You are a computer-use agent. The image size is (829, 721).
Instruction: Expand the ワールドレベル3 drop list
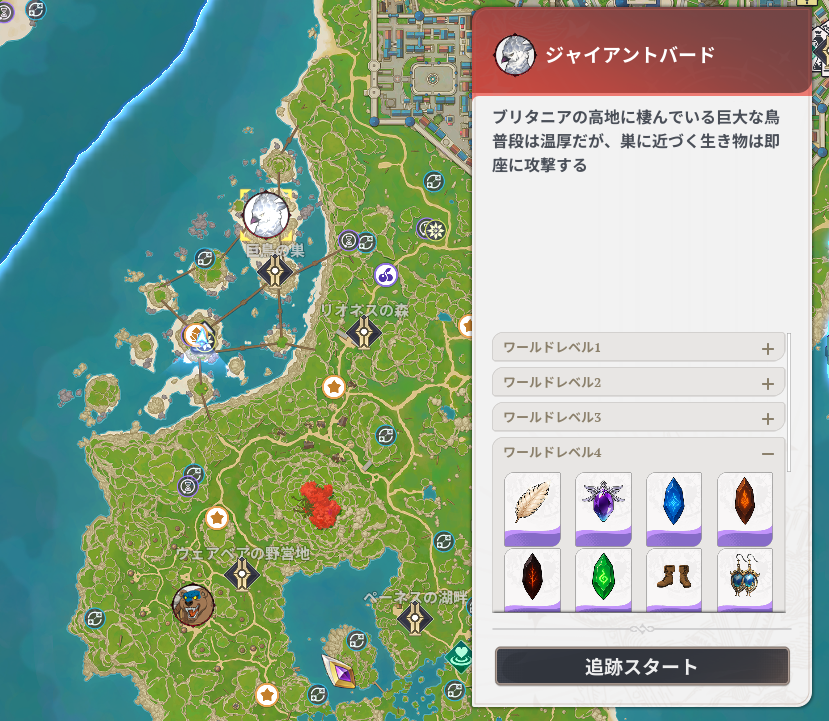[x=767, y=418]
